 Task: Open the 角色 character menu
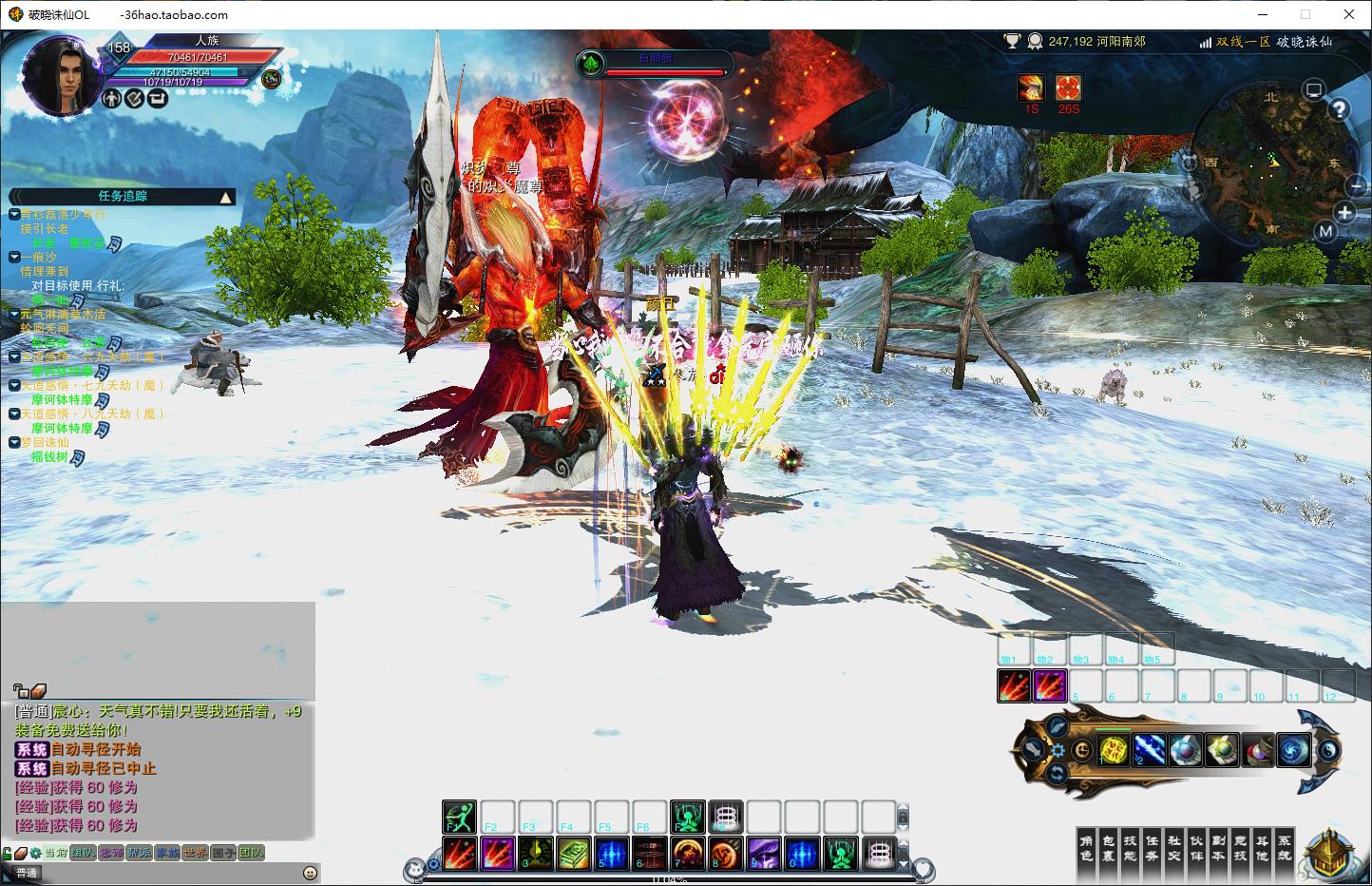click(1087, 847)
